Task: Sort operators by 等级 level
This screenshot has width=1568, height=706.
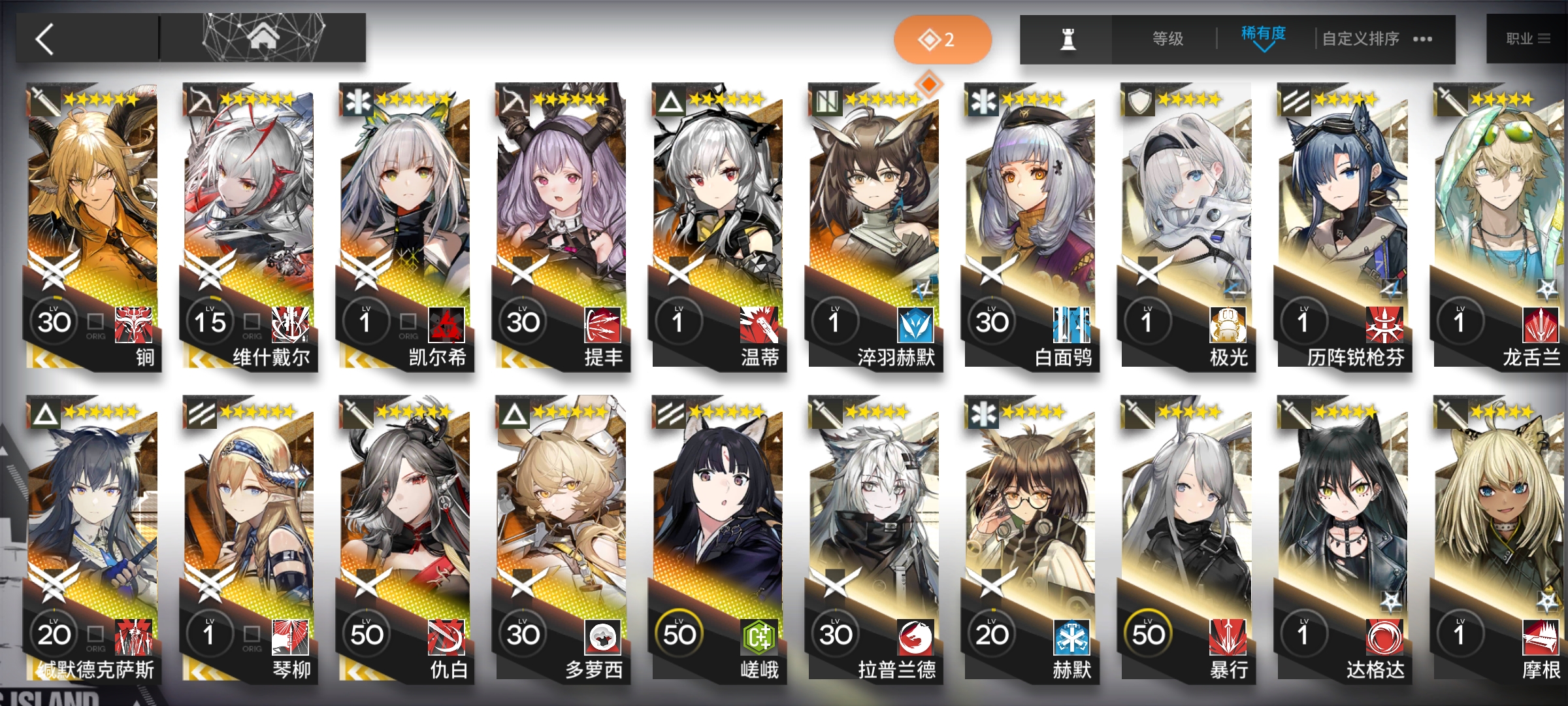Action: [1168, 39]
